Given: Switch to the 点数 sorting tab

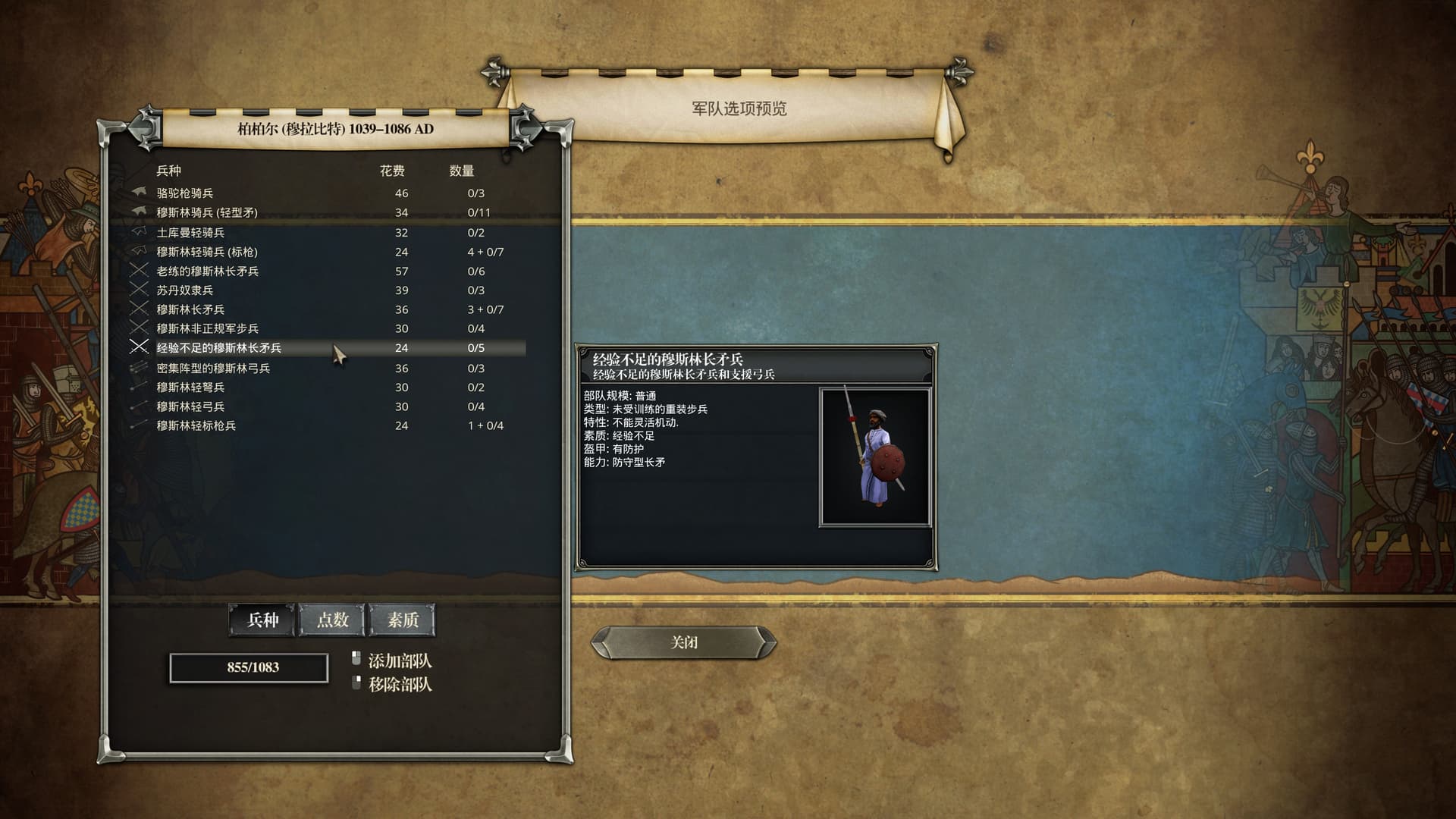Looking at the screenshot, I should coord(332,620).
